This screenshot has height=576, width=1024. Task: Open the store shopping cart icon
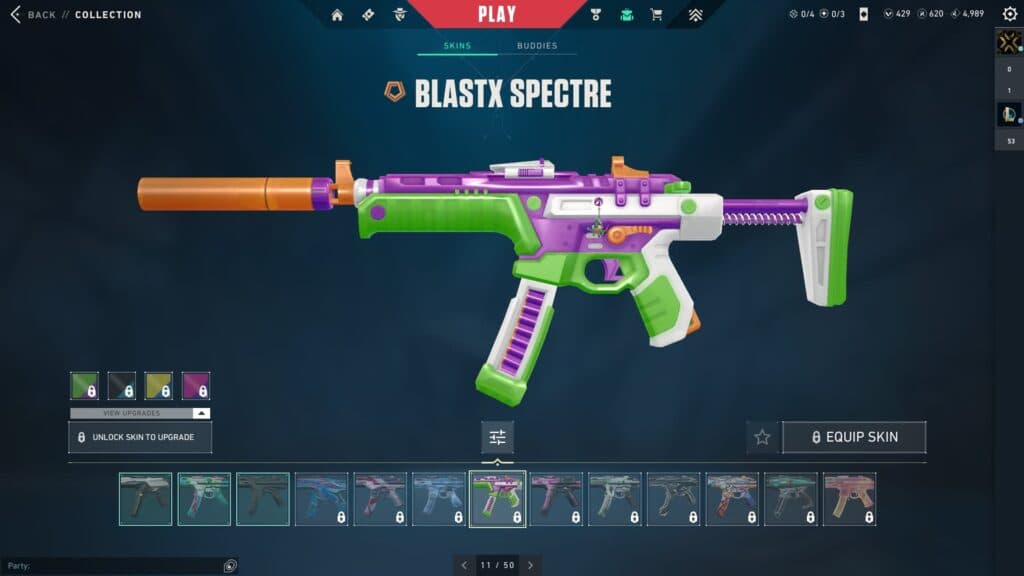point(656,15)
